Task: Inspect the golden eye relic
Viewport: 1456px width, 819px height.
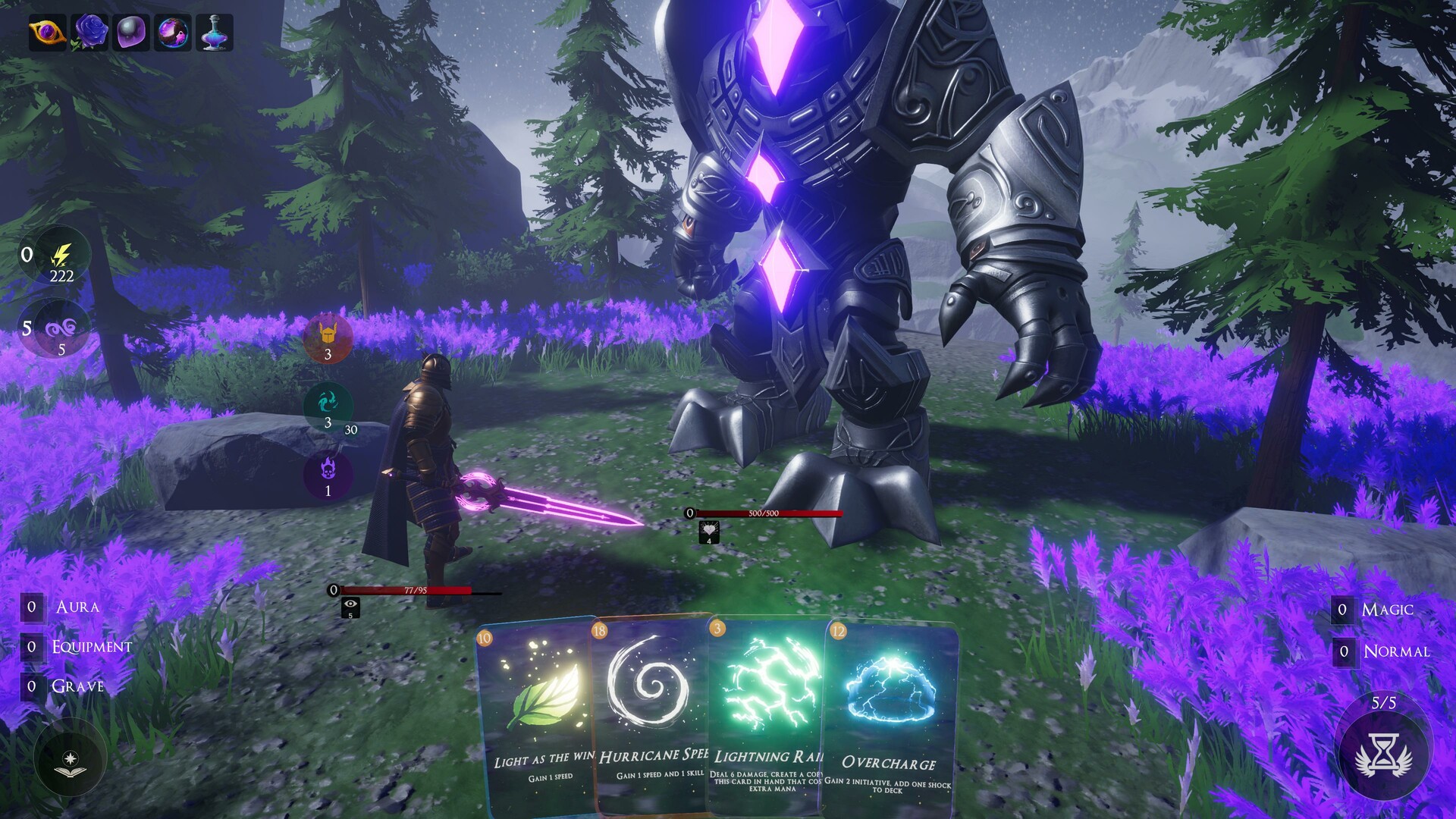Action: 47,33
